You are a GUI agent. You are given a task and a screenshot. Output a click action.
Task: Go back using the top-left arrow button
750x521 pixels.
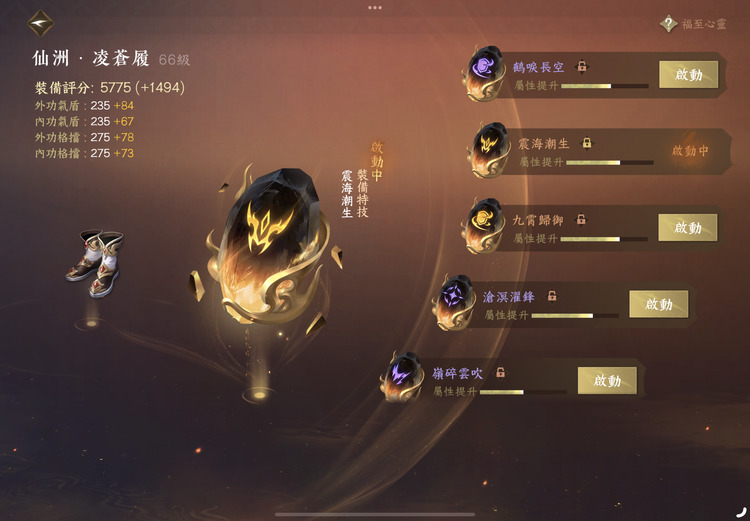(x=41, y=22)
